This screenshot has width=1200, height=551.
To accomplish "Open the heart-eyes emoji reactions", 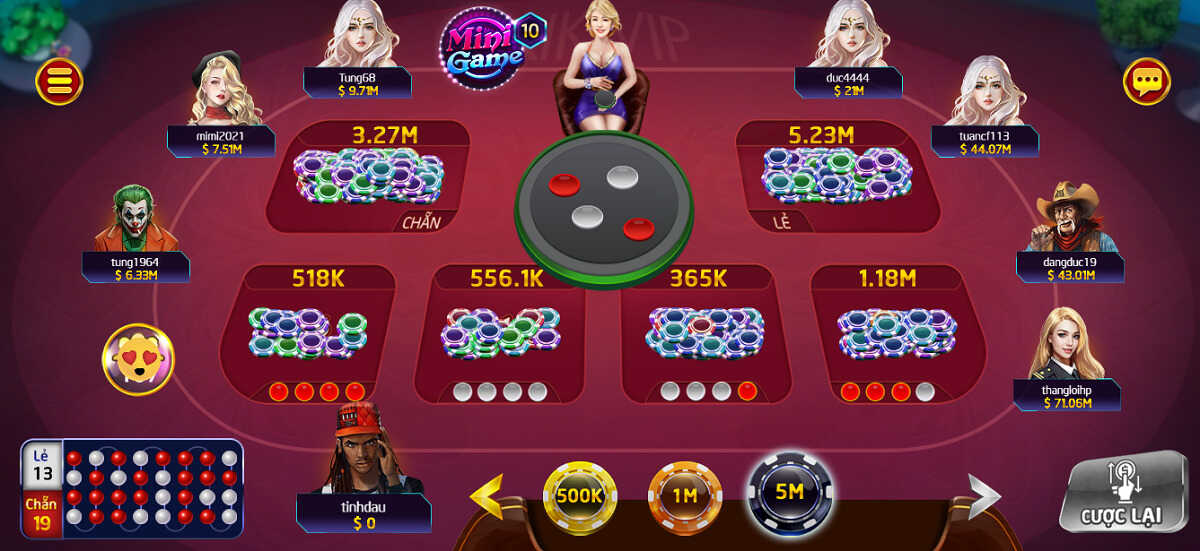I will pos(138,358).
